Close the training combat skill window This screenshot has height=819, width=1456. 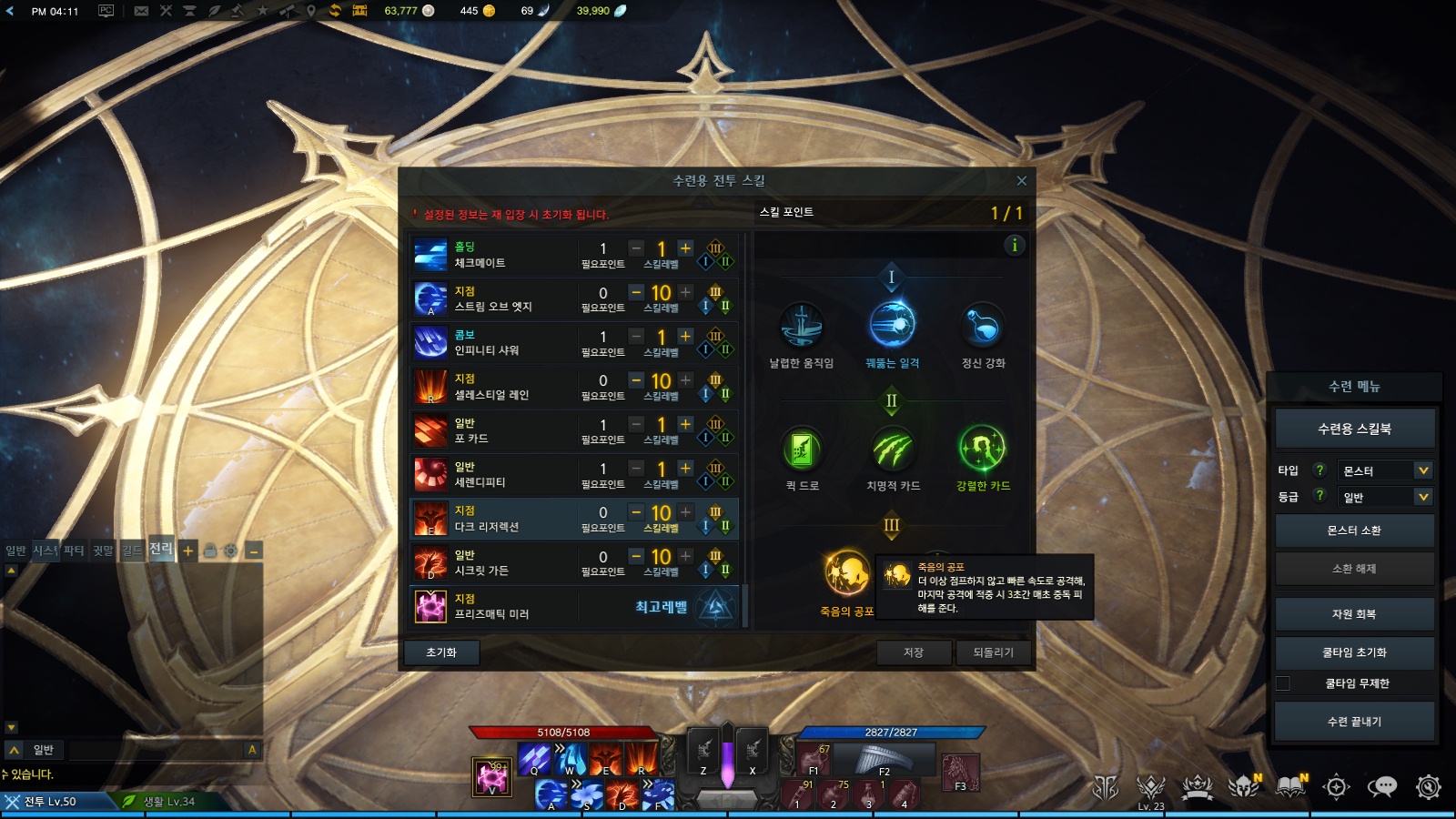tap(1021, 181)
